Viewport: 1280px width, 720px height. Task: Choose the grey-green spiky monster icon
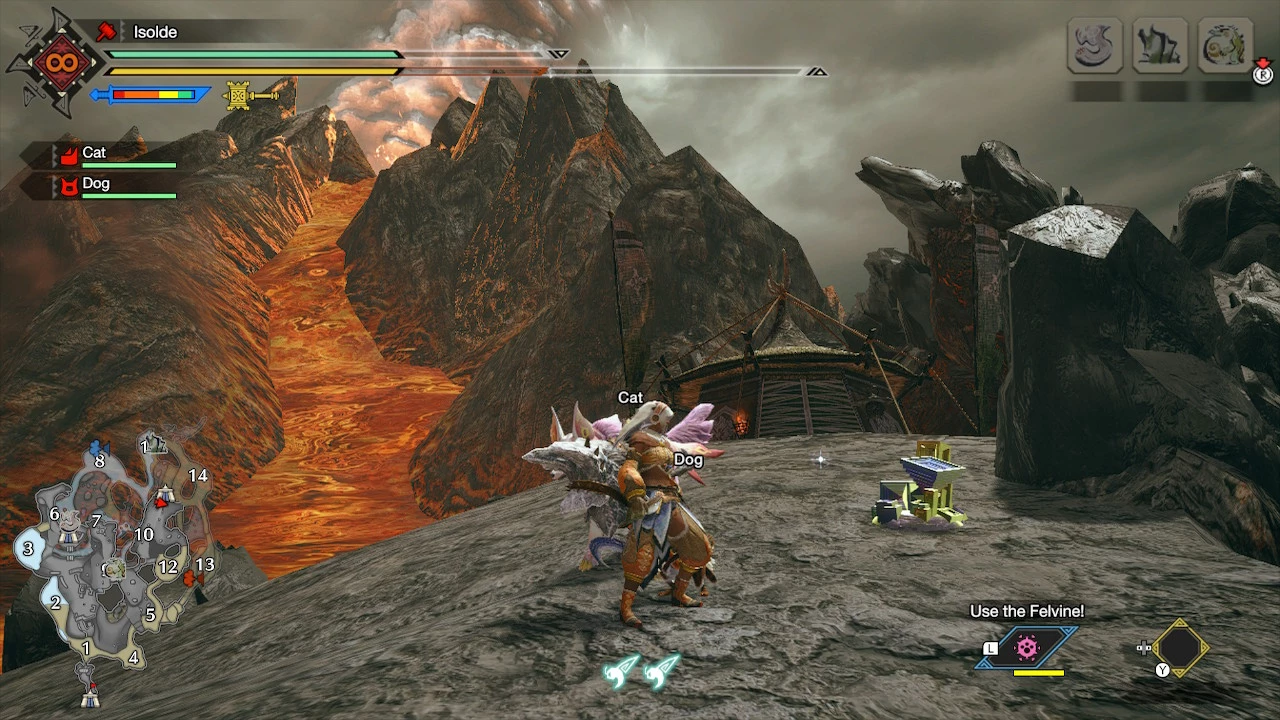(1160, 45)
